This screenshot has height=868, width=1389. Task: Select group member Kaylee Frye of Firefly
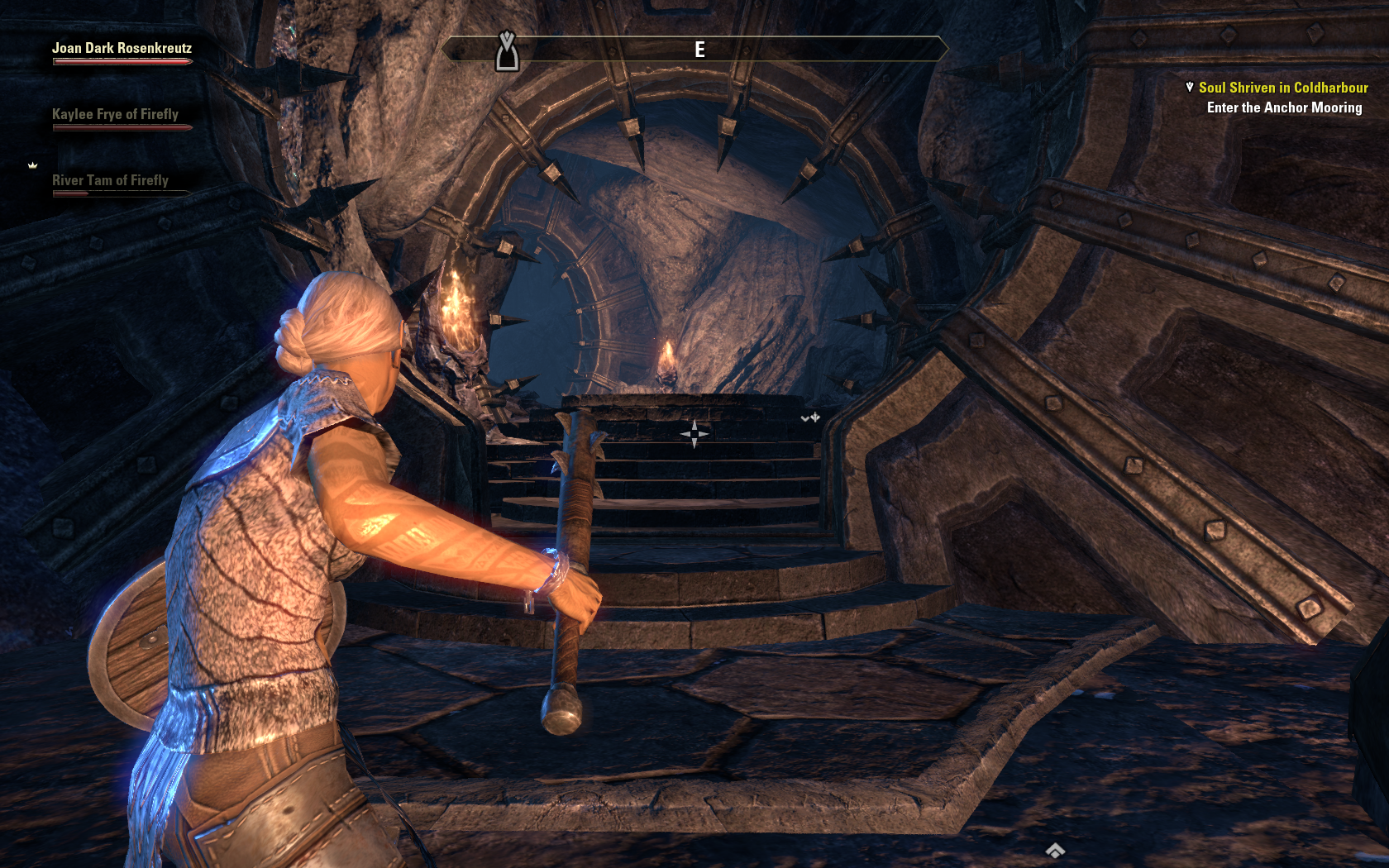(x=115, y=115)
